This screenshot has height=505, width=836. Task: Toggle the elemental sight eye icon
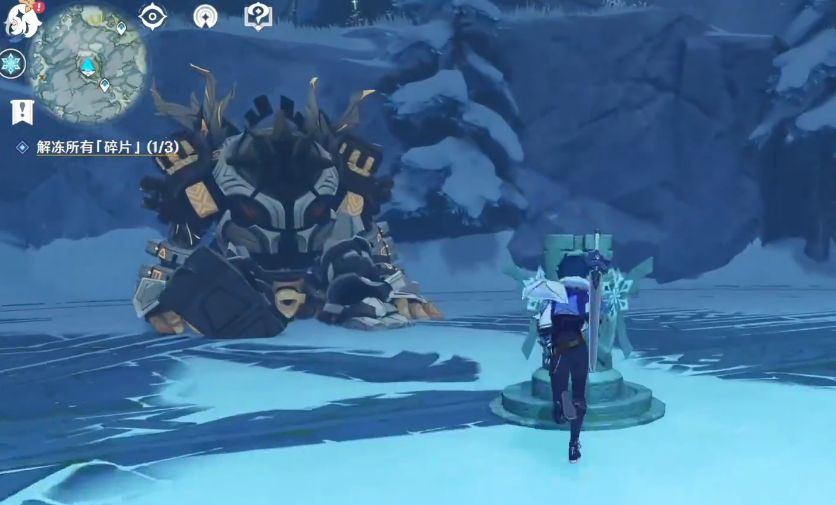(x=152, y=16)
